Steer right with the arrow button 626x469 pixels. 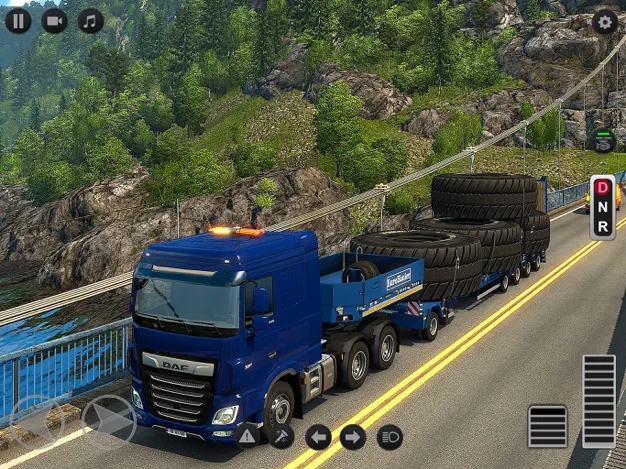pyautogui.click(x=108, y=422)
